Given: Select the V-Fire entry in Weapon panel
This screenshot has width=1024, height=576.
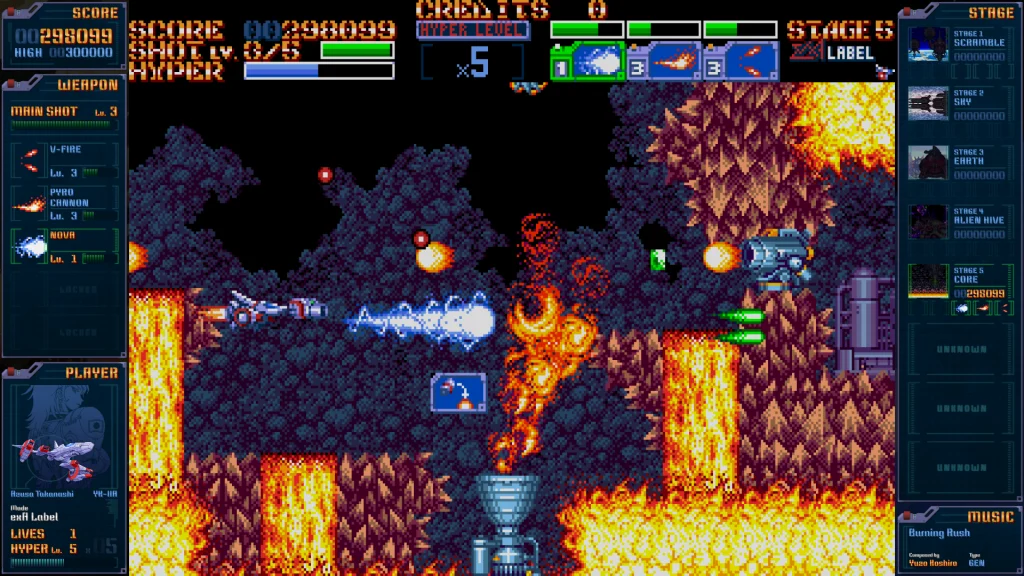Looking at the screenshot, I should coord(64,160).
